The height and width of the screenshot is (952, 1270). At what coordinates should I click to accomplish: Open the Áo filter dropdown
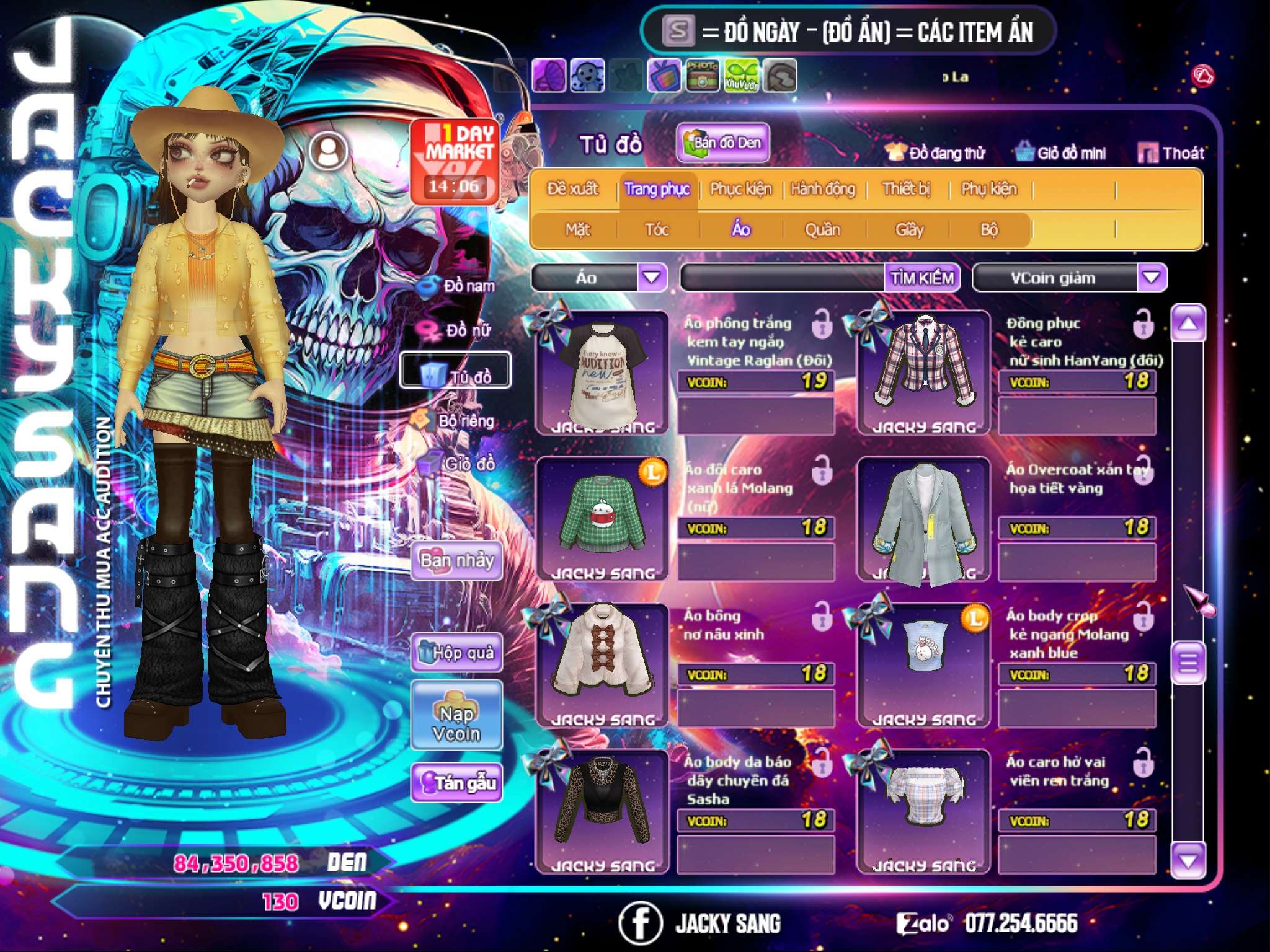652,277
